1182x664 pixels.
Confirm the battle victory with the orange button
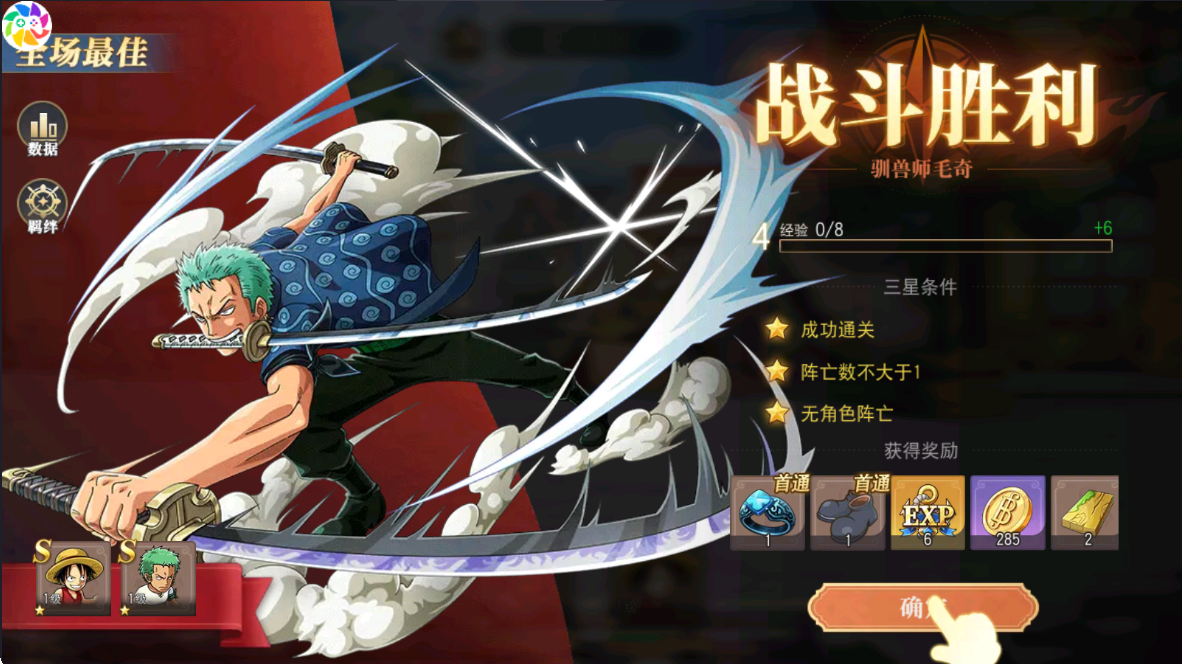pos(921,607)
